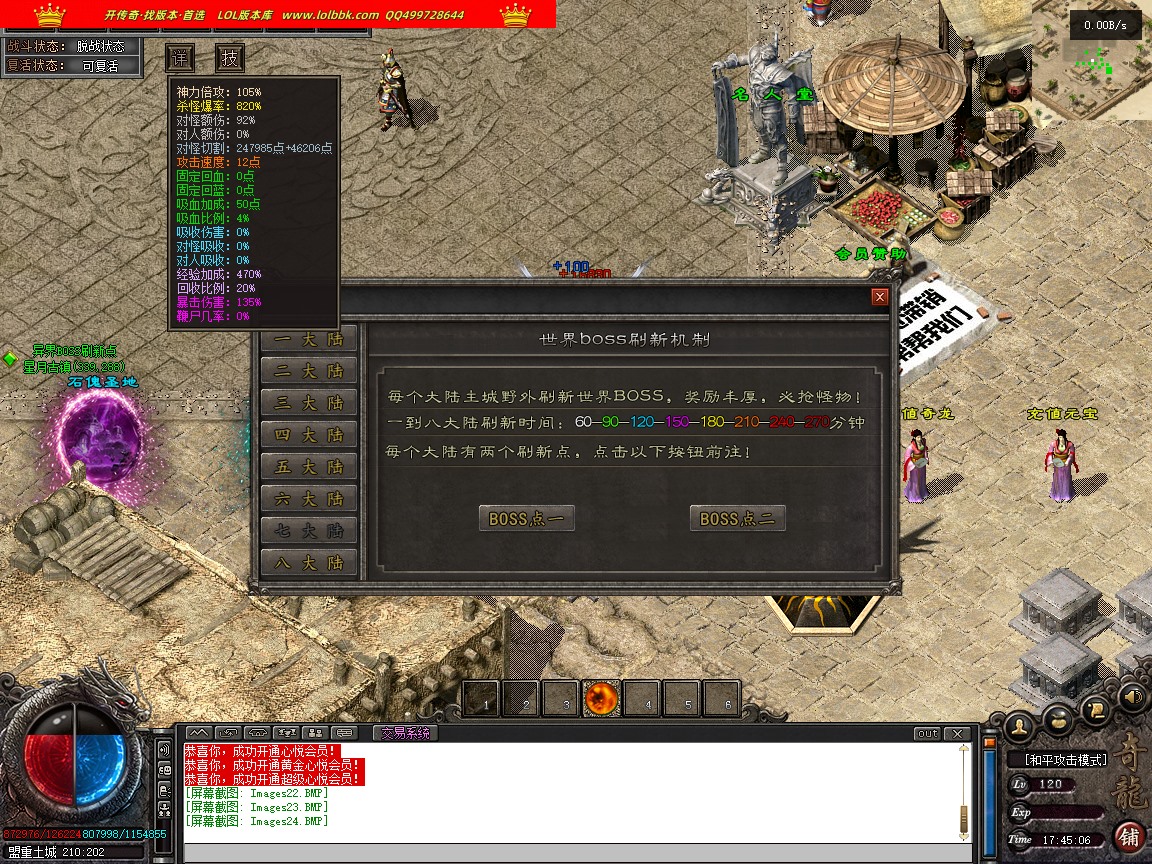This screenshot has height=864, width=1152.
Task: Open the red 铺 shop button
Action: coord(1129,835)
